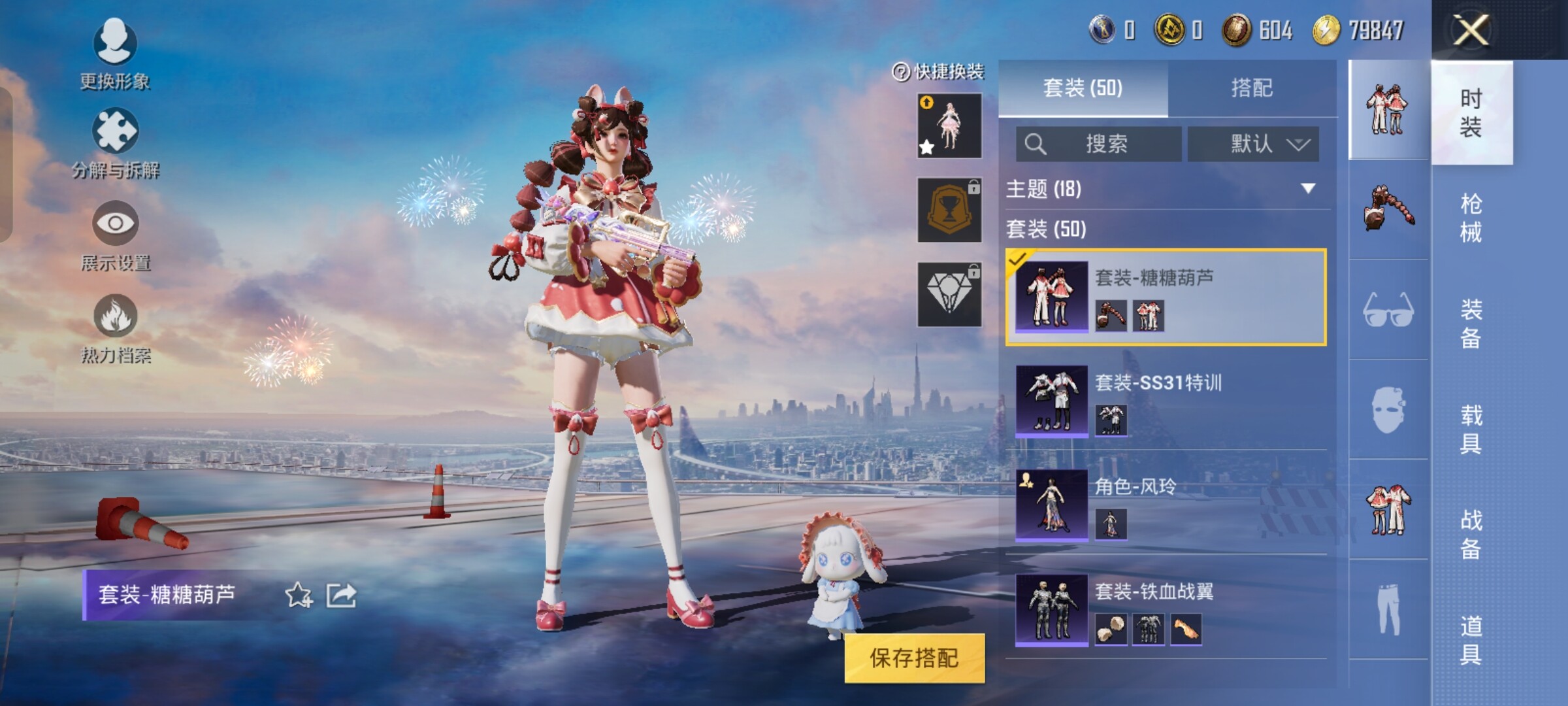Select the 套装-铁血战翼 outfit row
The width and height of the screenshot is (1568, 706).
(1166, 609)
